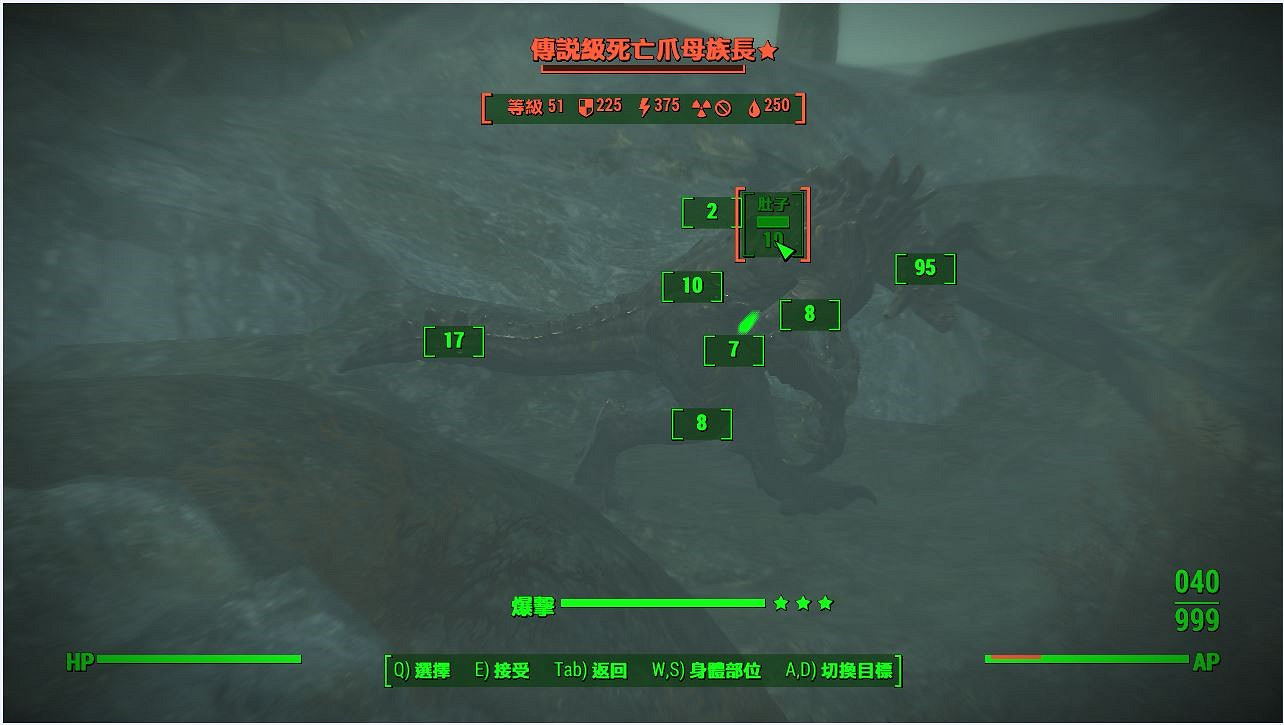Click the 等級 51 level label
Viewport: 1284px width, 725px height.
[x=534, y=105]
